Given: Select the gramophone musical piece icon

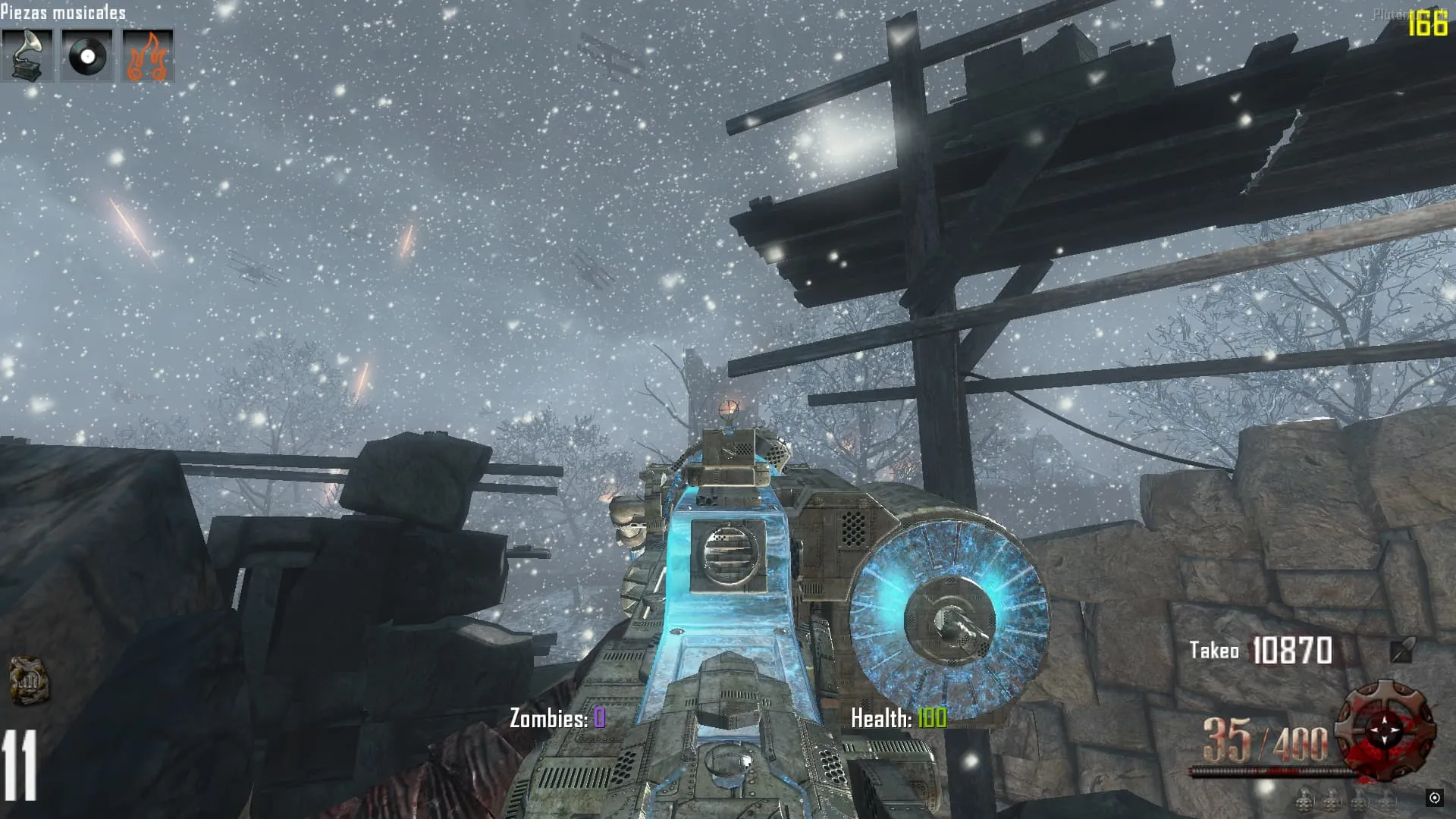Looking at the screenshot, I should pyautogui.click(x=27, y=55).
